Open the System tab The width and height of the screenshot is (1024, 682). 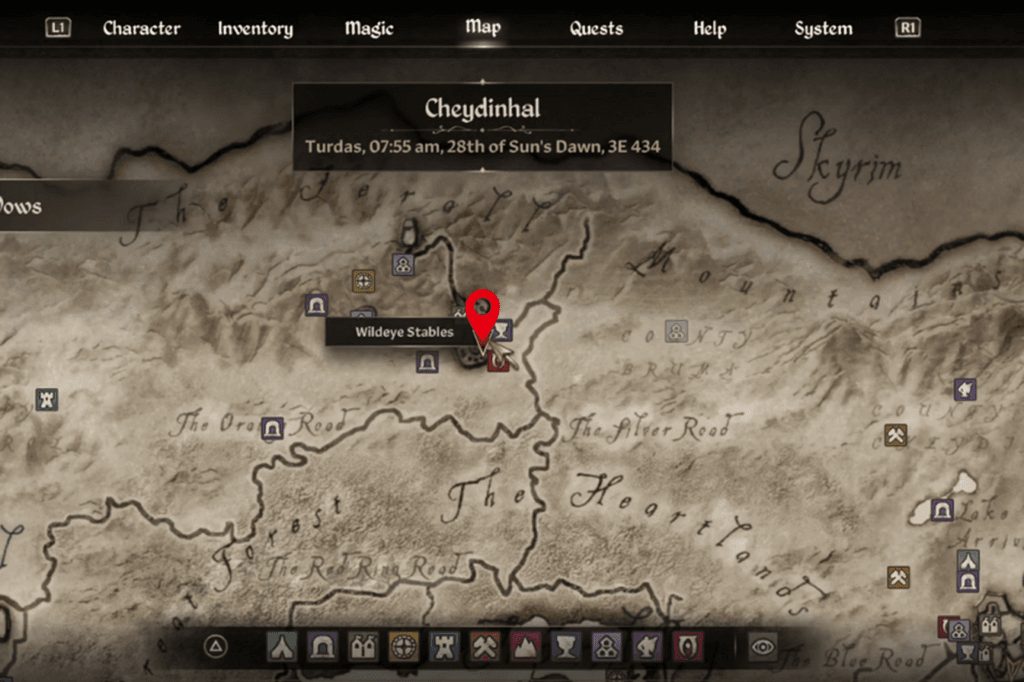pyautogui.click(x=823, y=28)
